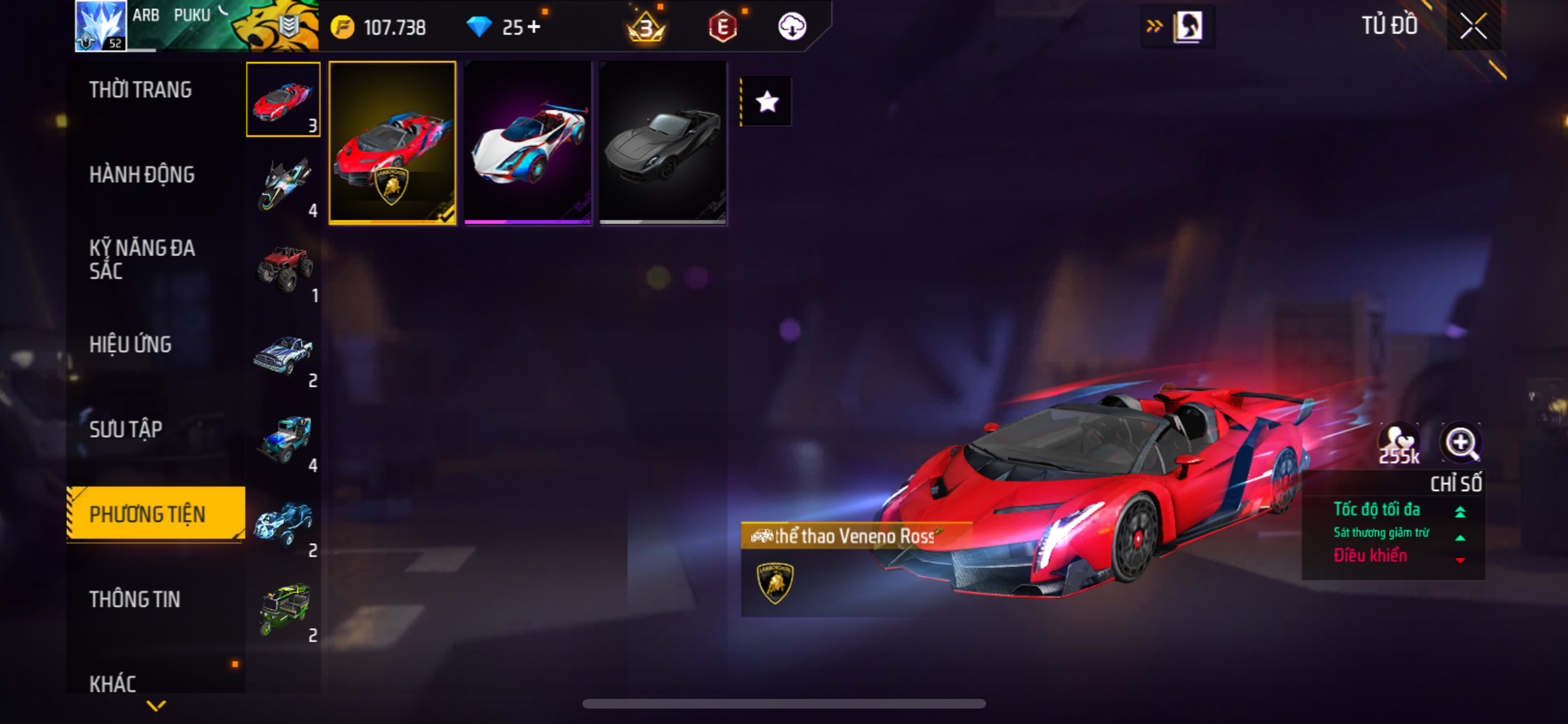Open the Sưu Tập tab
This screenshot has width=1568, height=724.
126,429
